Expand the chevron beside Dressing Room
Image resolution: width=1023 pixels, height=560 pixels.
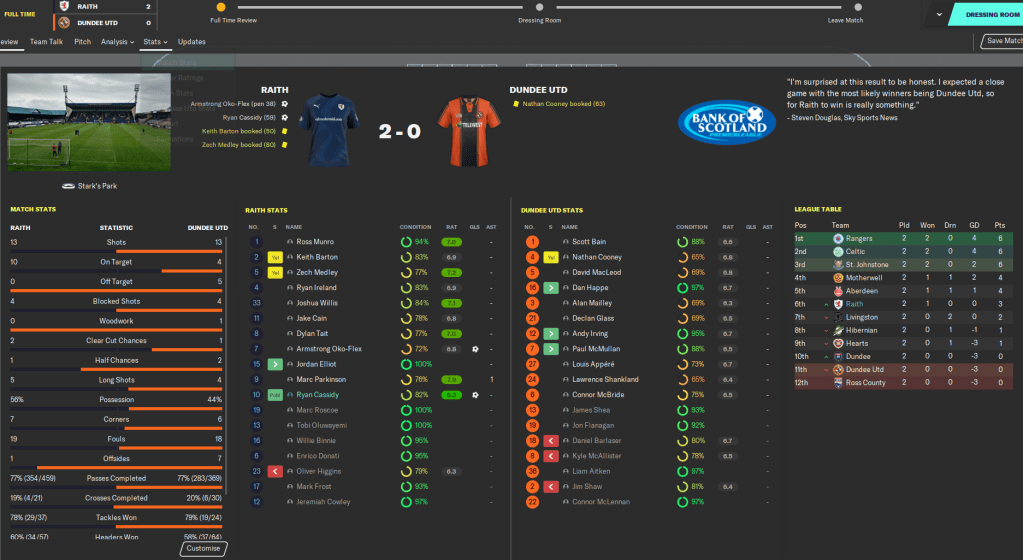click(x=937, y=15)
